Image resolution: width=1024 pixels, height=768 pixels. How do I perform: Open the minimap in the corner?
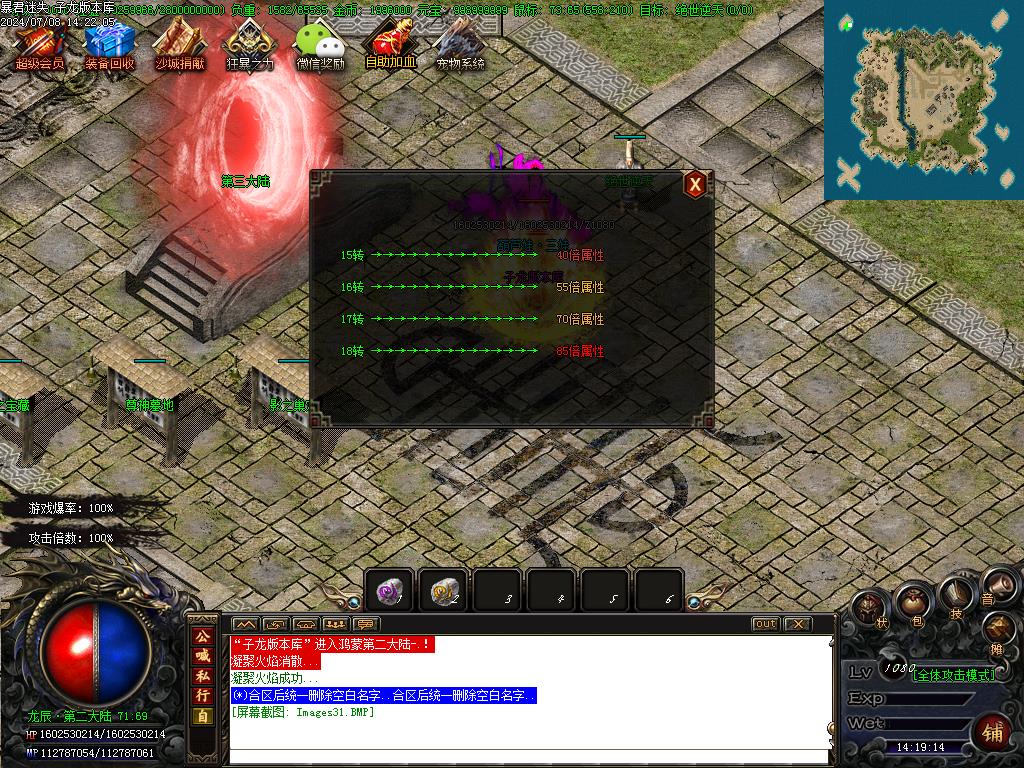click(923, 98)
